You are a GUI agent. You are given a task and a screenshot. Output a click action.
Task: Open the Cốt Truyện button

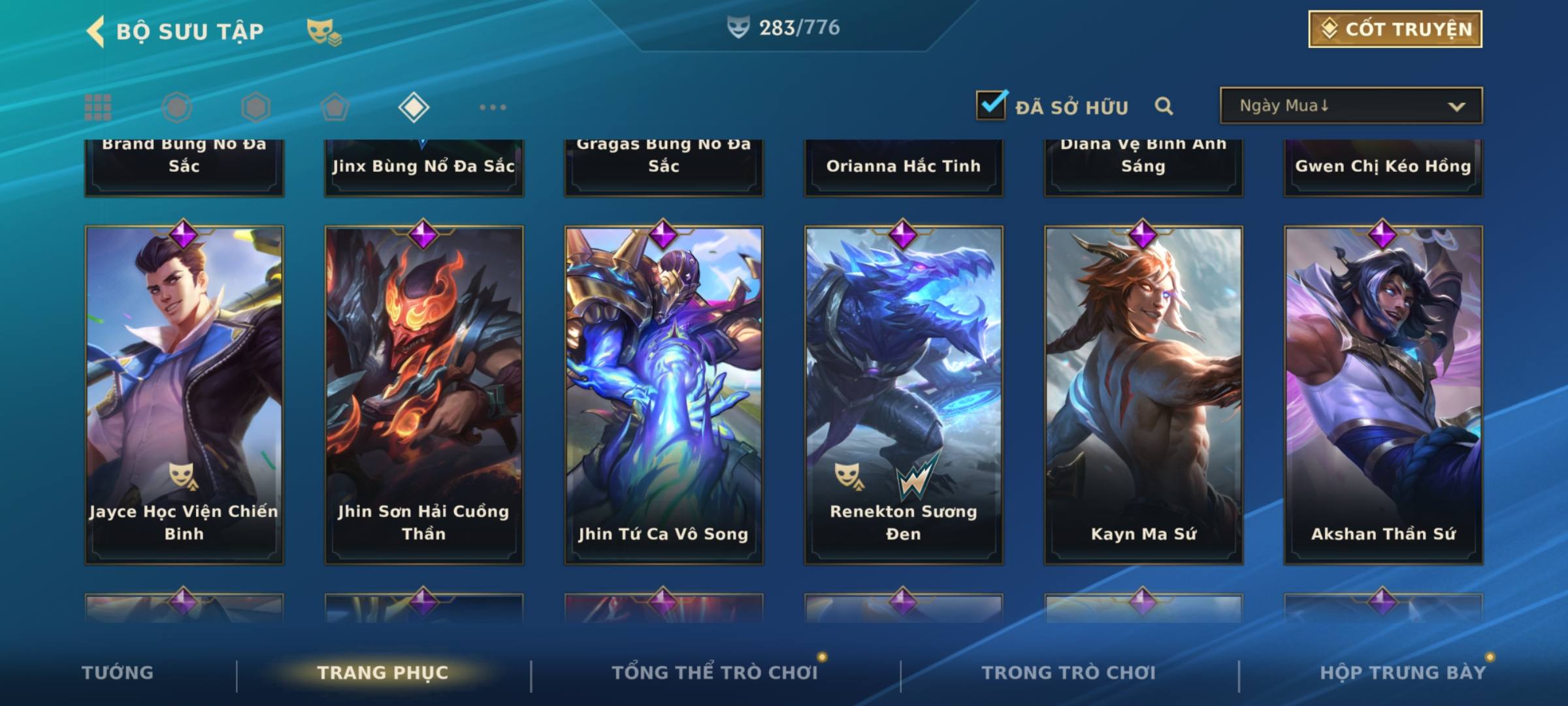pos(1395,29)
